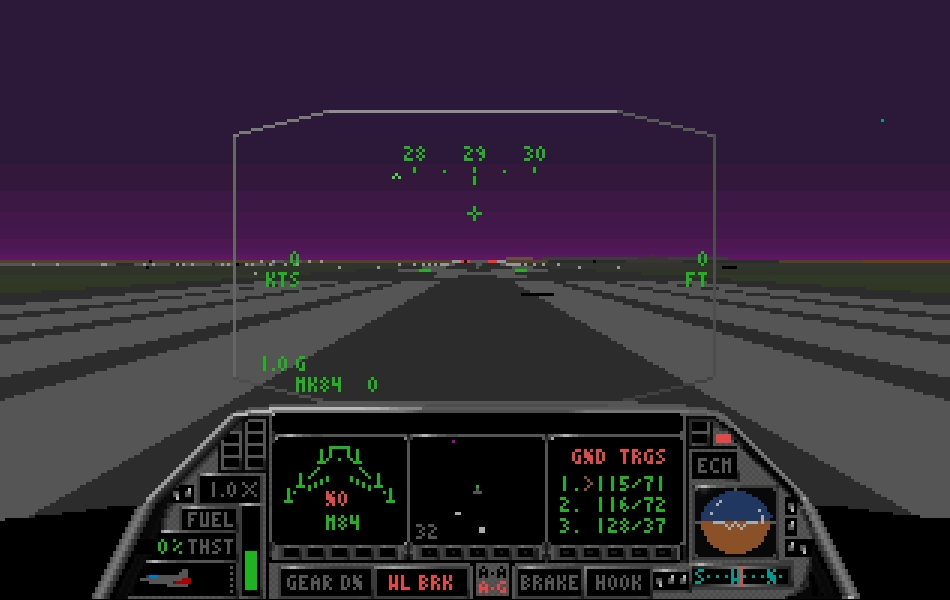Select ground target 1 (115/71)
Viewport: 950px width, 600px height.
click(x=612, y=482)
